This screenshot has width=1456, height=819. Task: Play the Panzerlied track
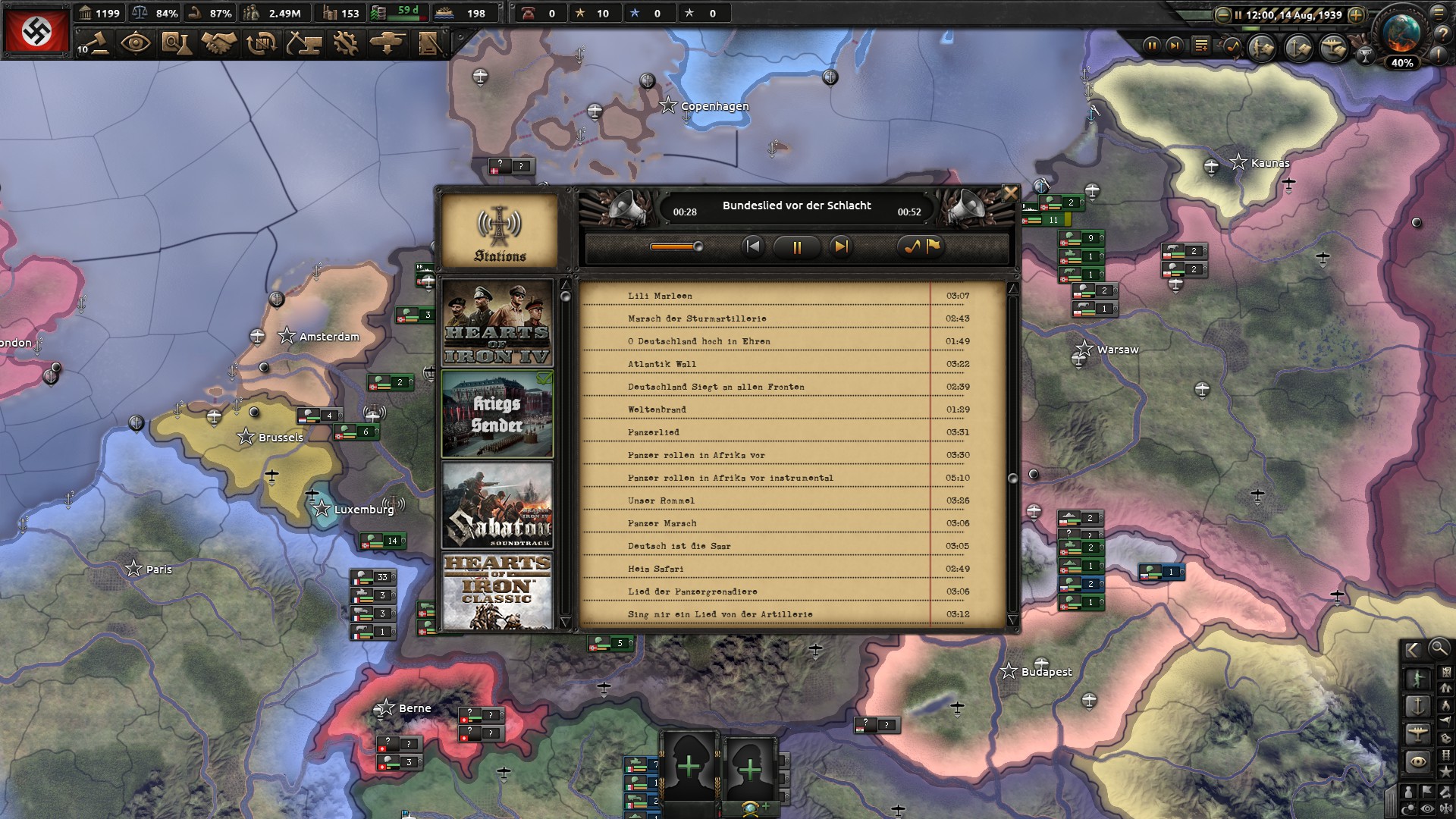653,432
